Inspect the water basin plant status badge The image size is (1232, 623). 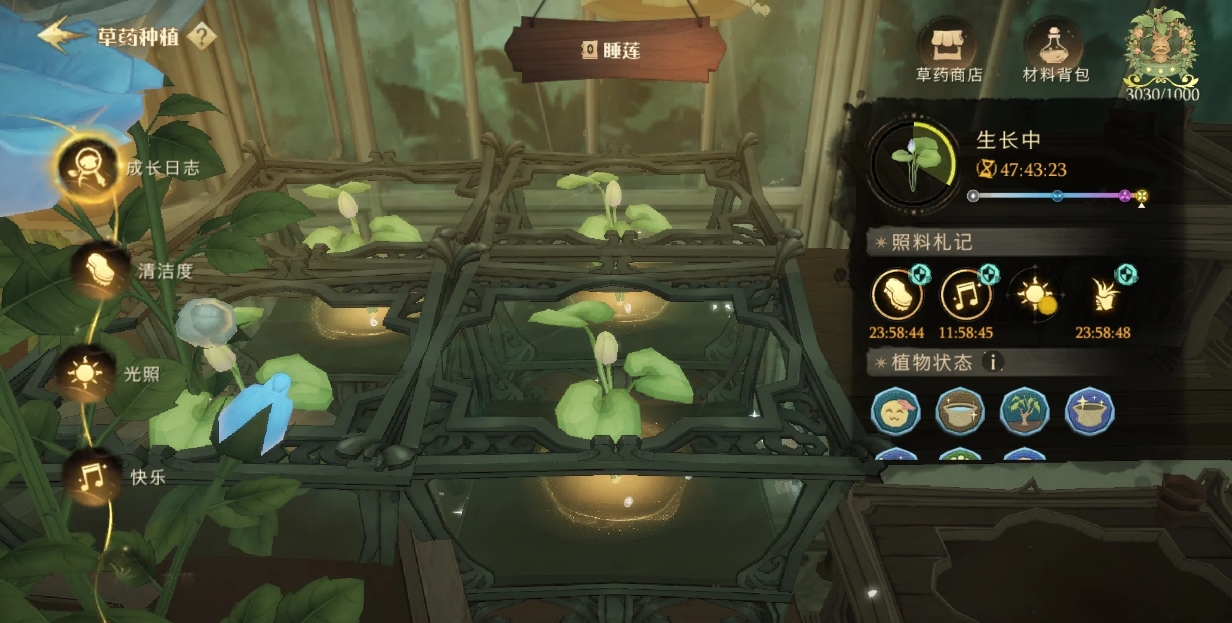960,412
